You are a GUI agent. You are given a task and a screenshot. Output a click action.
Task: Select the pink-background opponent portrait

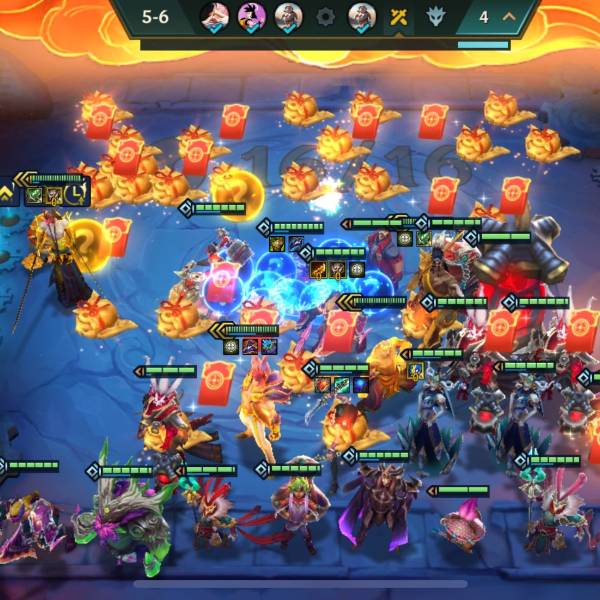(250, 16)
